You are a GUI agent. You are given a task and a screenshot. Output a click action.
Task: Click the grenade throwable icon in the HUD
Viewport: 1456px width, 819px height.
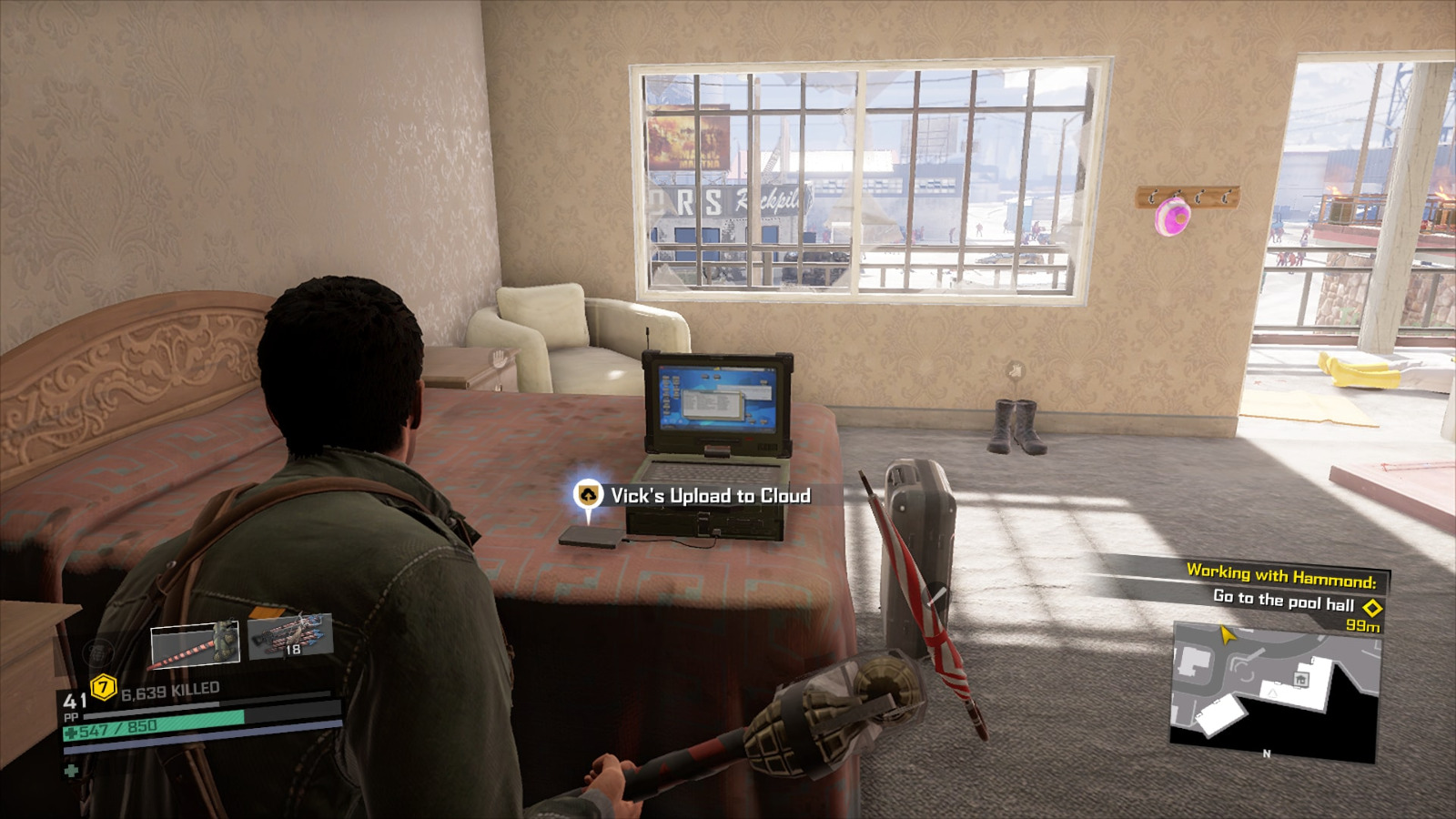coord(97,653)
